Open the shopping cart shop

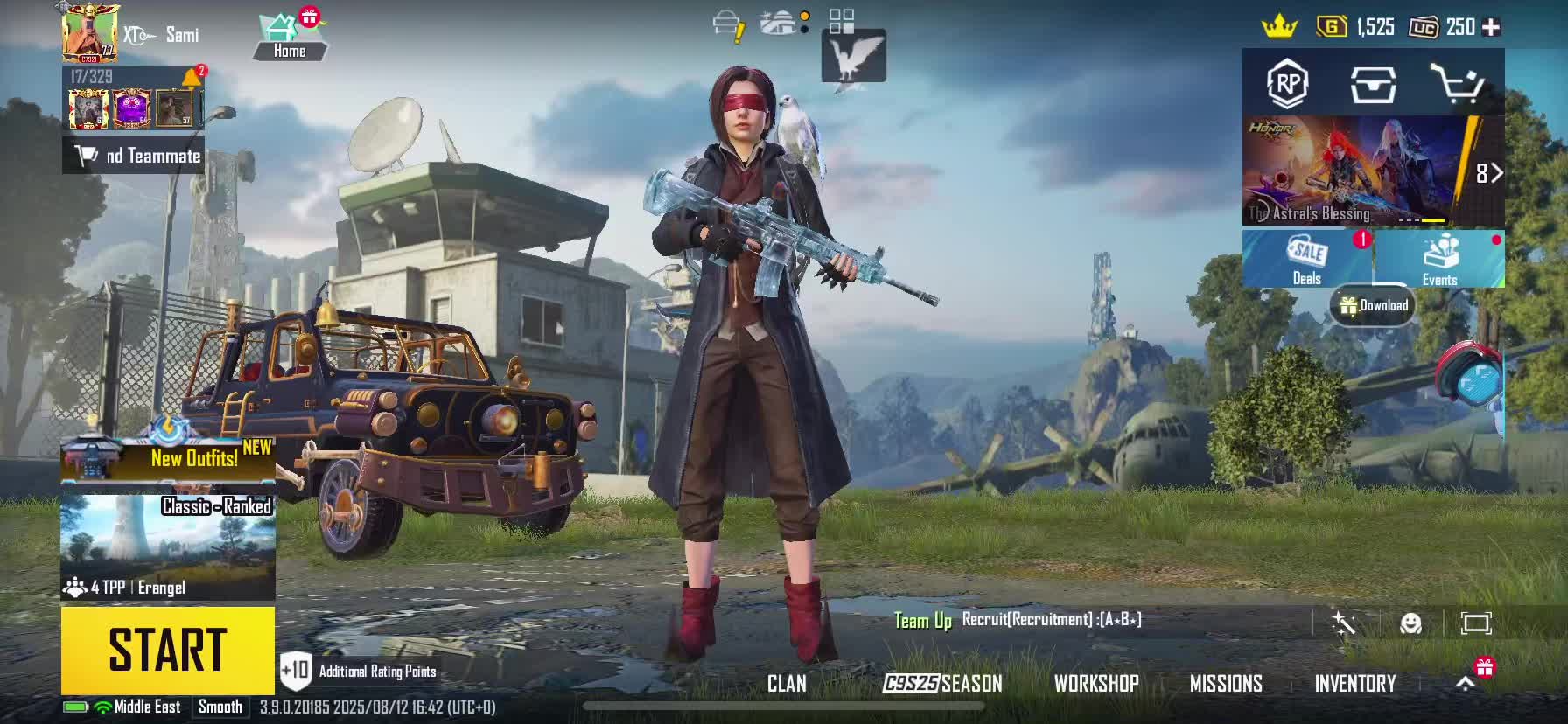(x=1456, y=84)
